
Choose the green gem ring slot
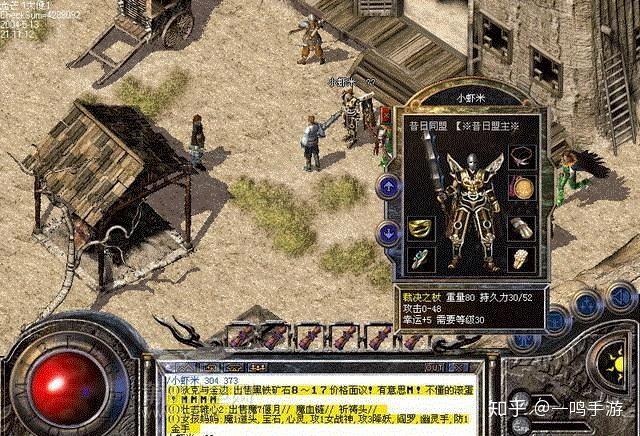(421, 259)
